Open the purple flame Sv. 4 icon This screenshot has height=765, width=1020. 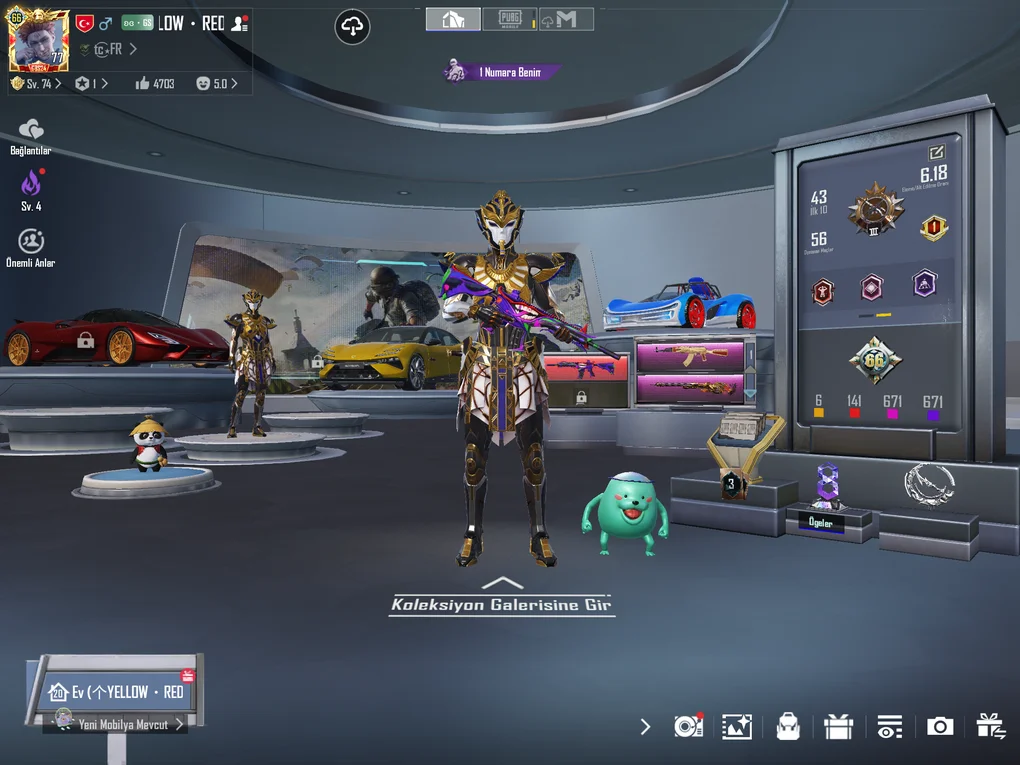[31, 185]
